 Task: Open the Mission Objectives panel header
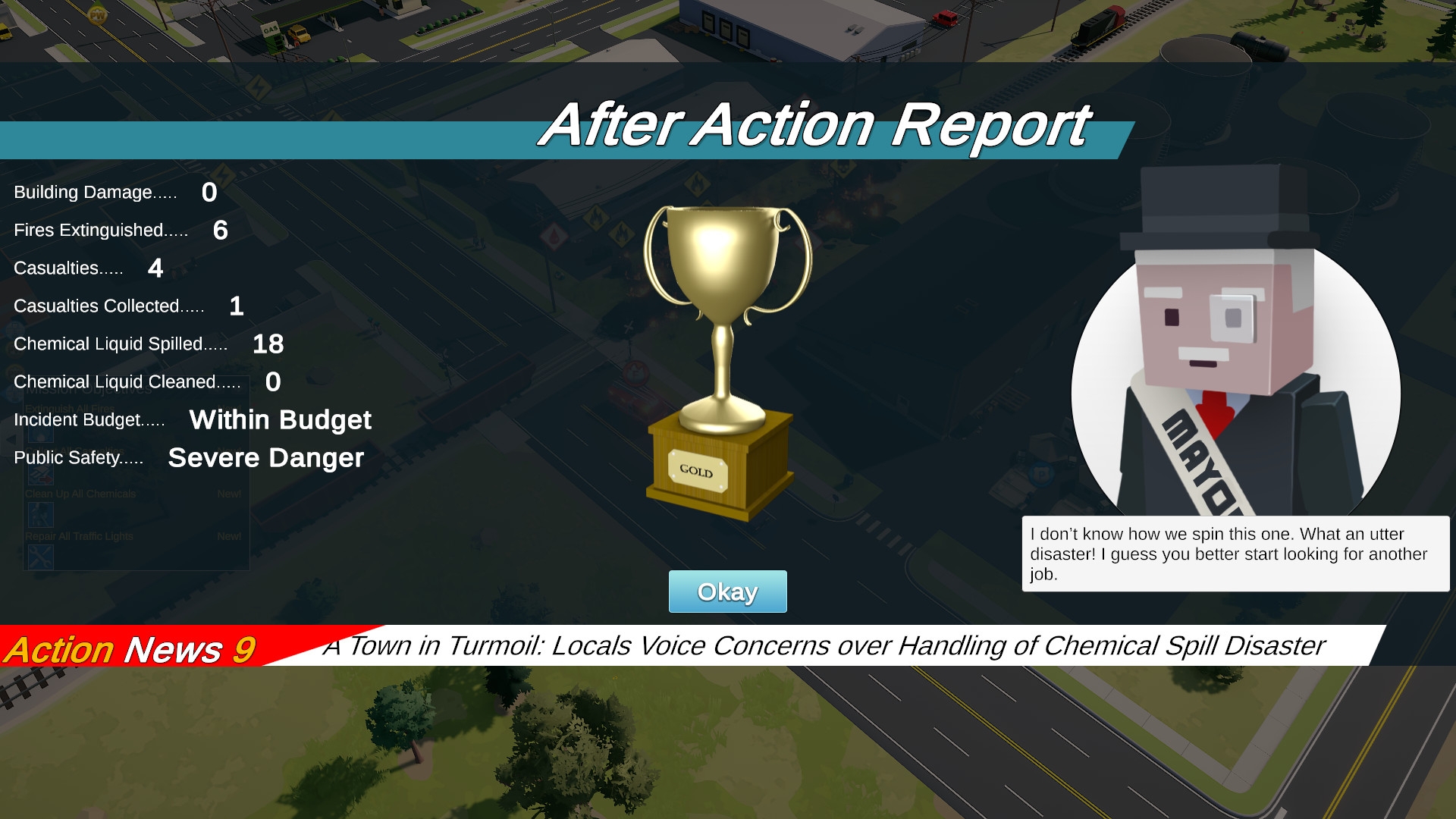[x=89, y=389]
